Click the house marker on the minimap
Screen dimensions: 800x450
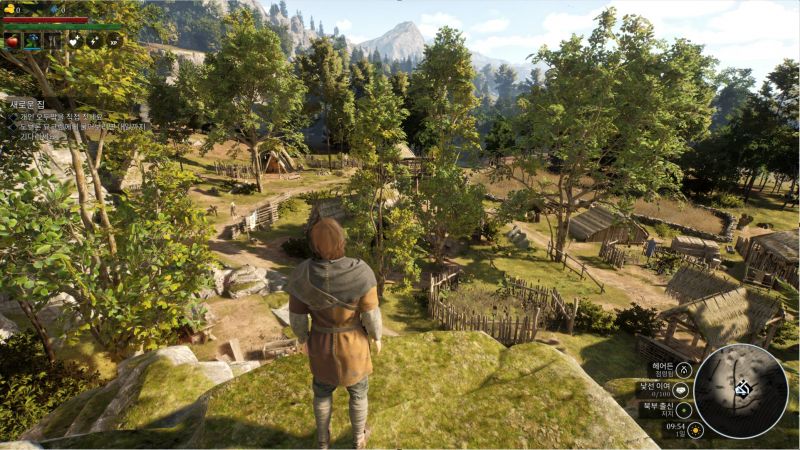point(742,388)
